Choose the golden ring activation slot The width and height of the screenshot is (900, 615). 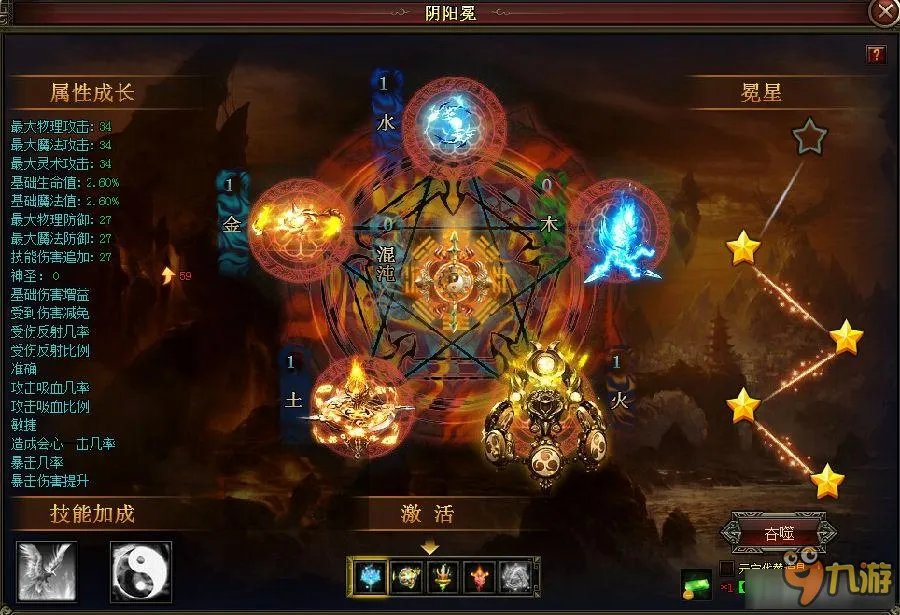point(410,577)
